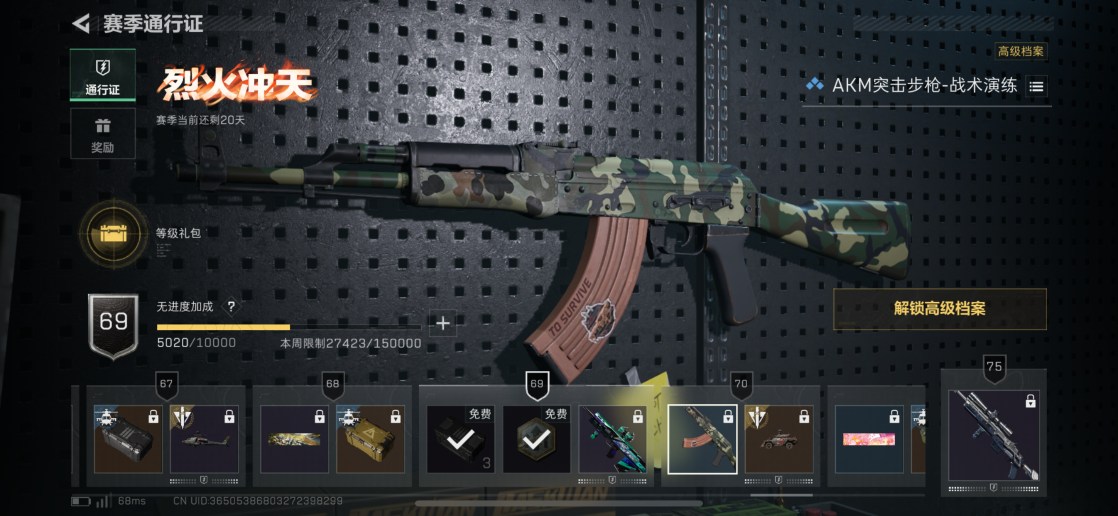Select the claimed free badge reward at level 69
Viewport: 1118px width, 516px height.
coord(536,438)
